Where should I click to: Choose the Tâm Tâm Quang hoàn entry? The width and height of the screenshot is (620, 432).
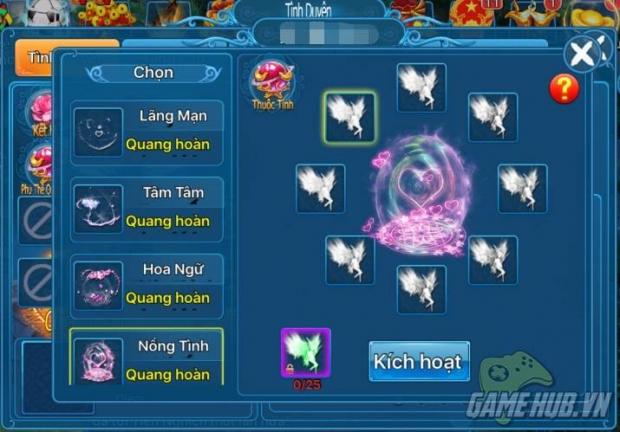[x=147, y=208]
